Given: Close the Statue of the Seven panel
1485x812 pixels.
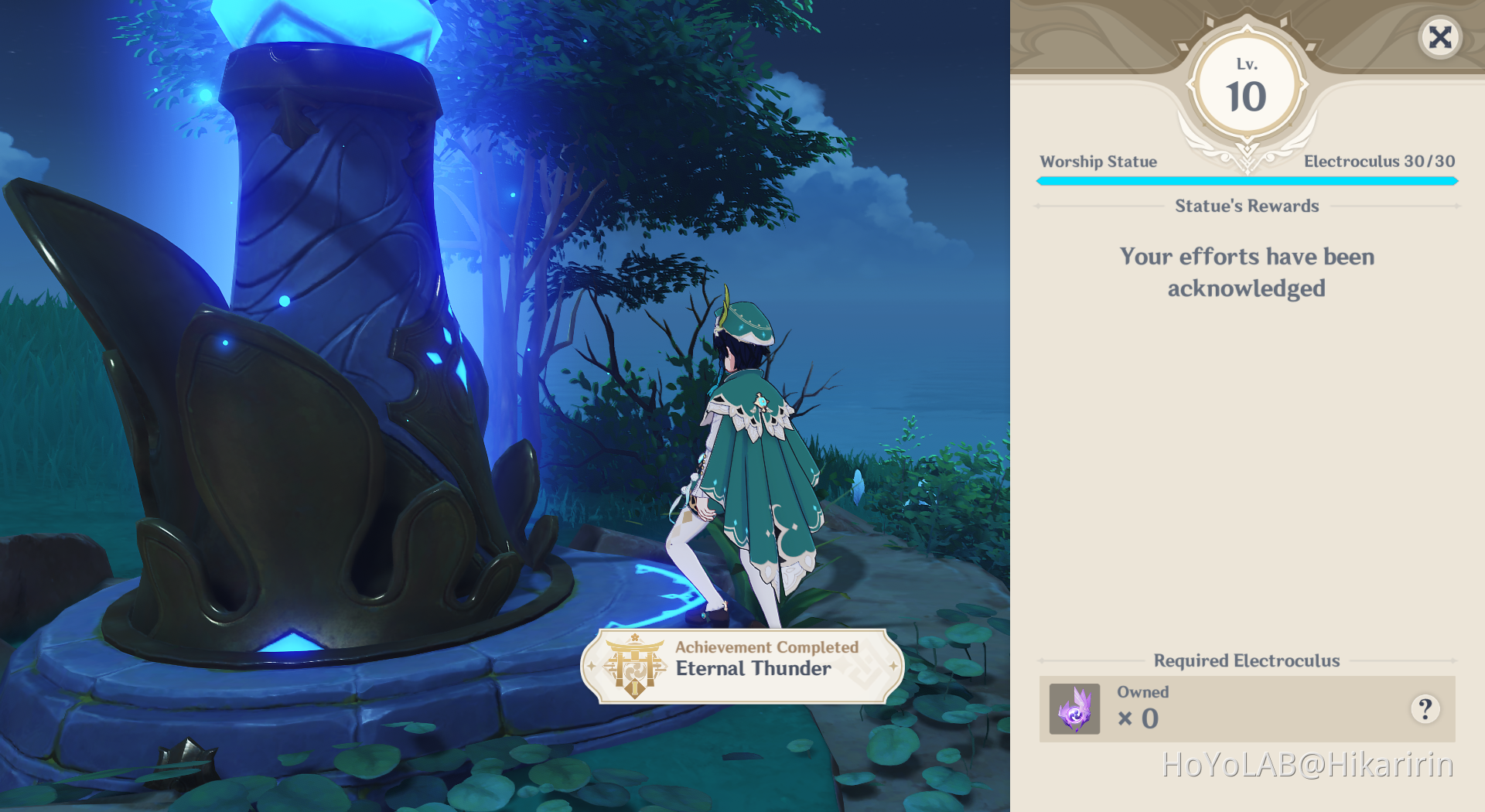Looking at the screenshot, I should 1439,37.
